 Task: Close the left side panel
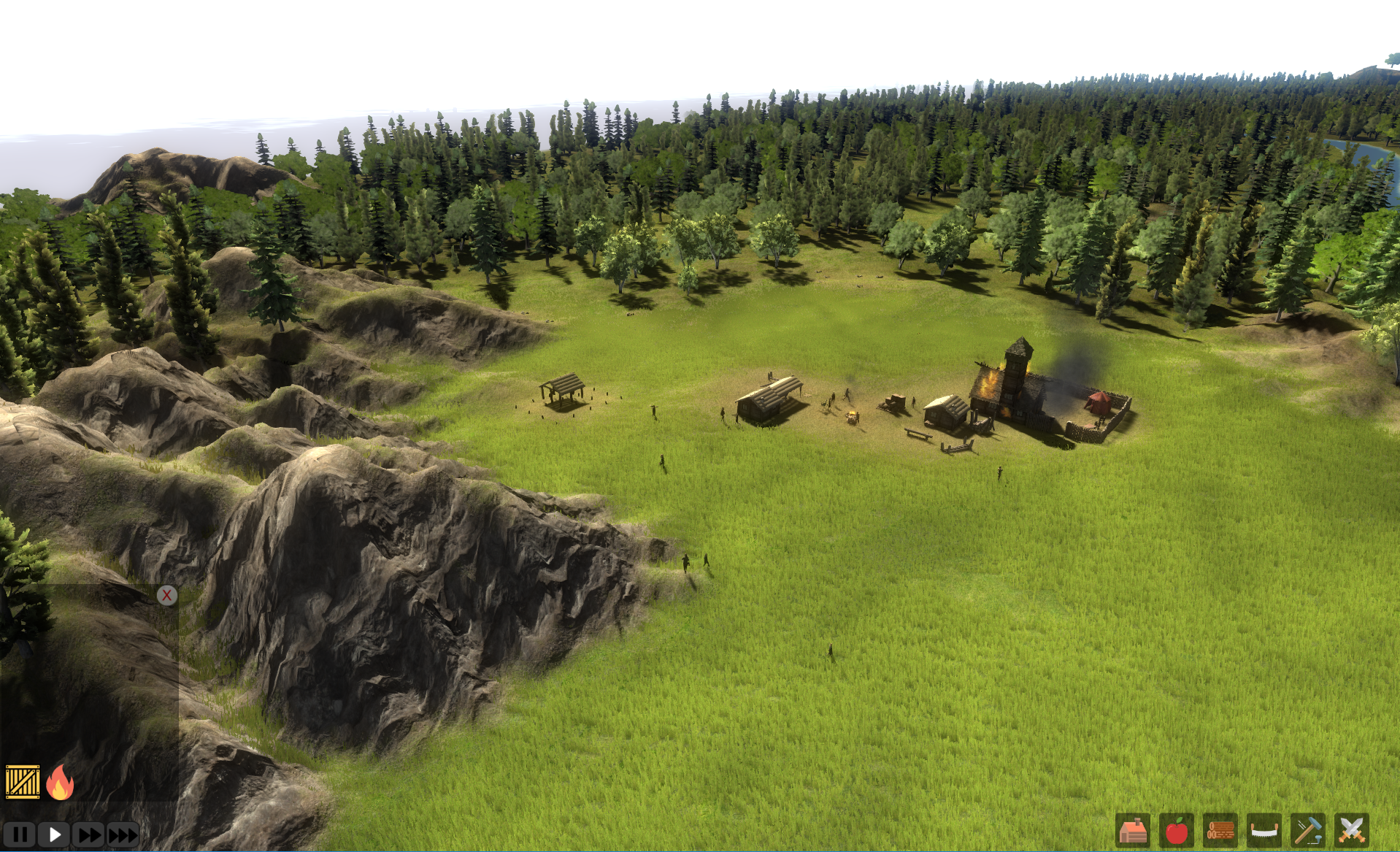[x=166, y=596]
